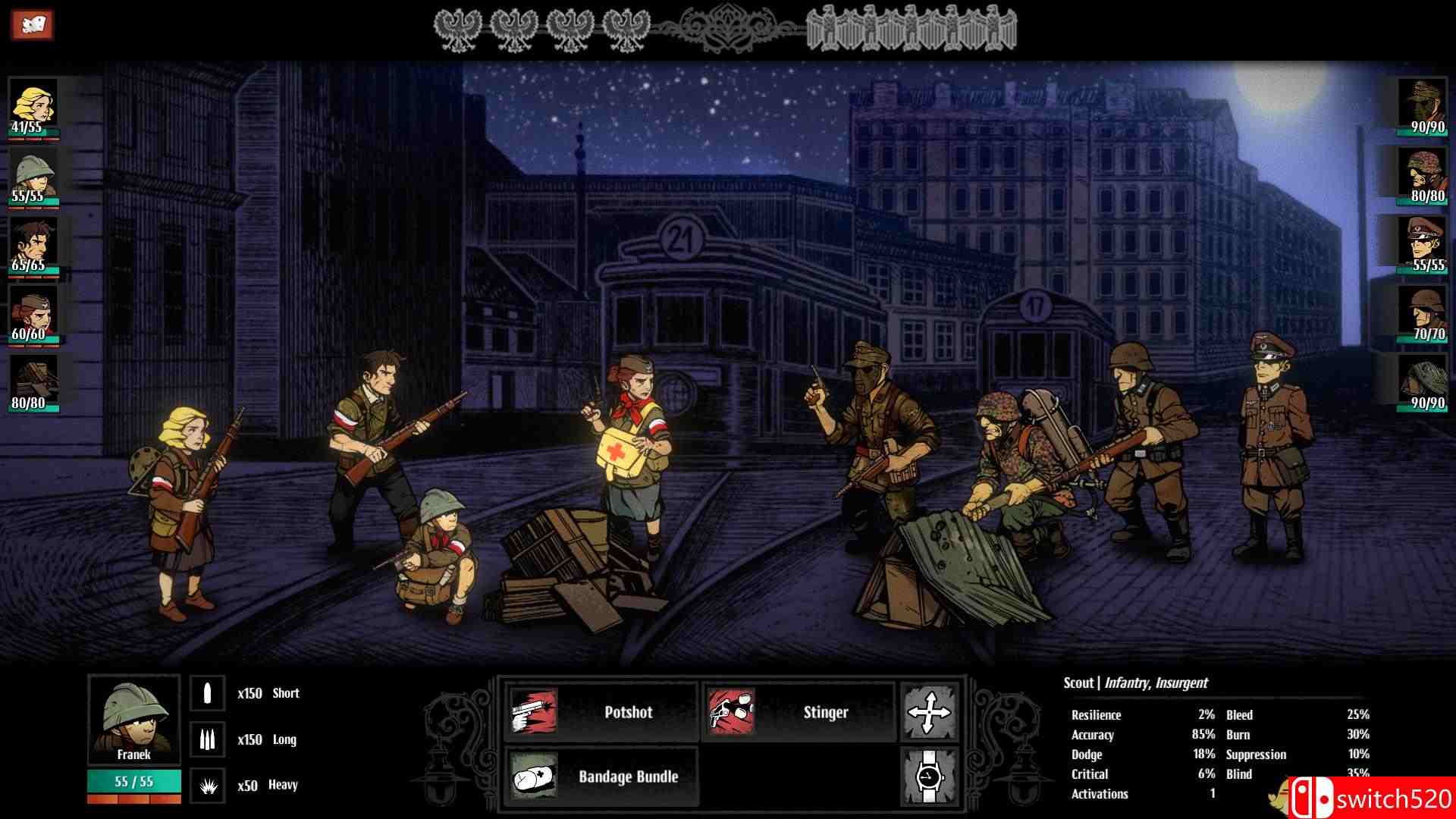1456x819 pixels.
Task: Click the Bandage Bundle item icon
Action: tap(533, 777)
